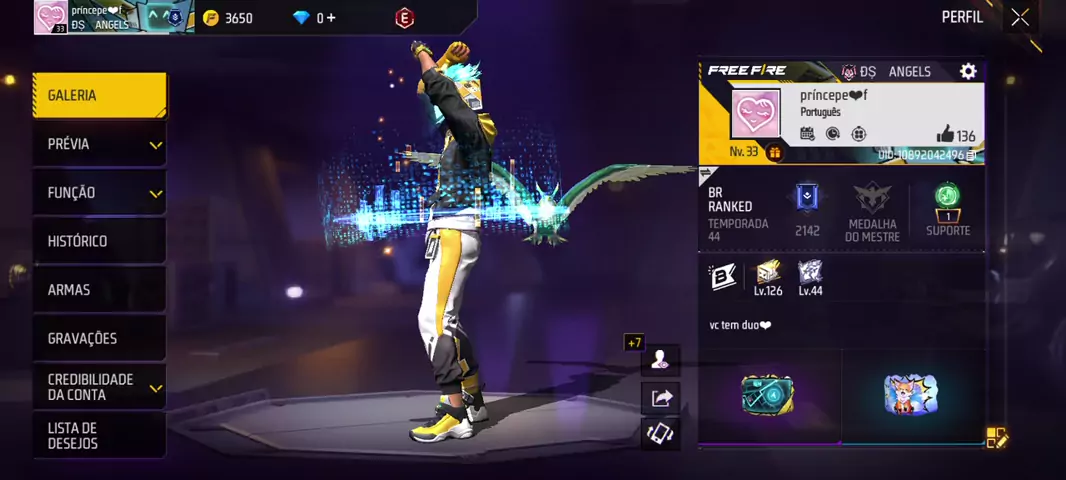Image resolution: width=1066 pixels, height=480 pixels.
Task: Click the red E hexagon icon
Action: coord(404,18)
